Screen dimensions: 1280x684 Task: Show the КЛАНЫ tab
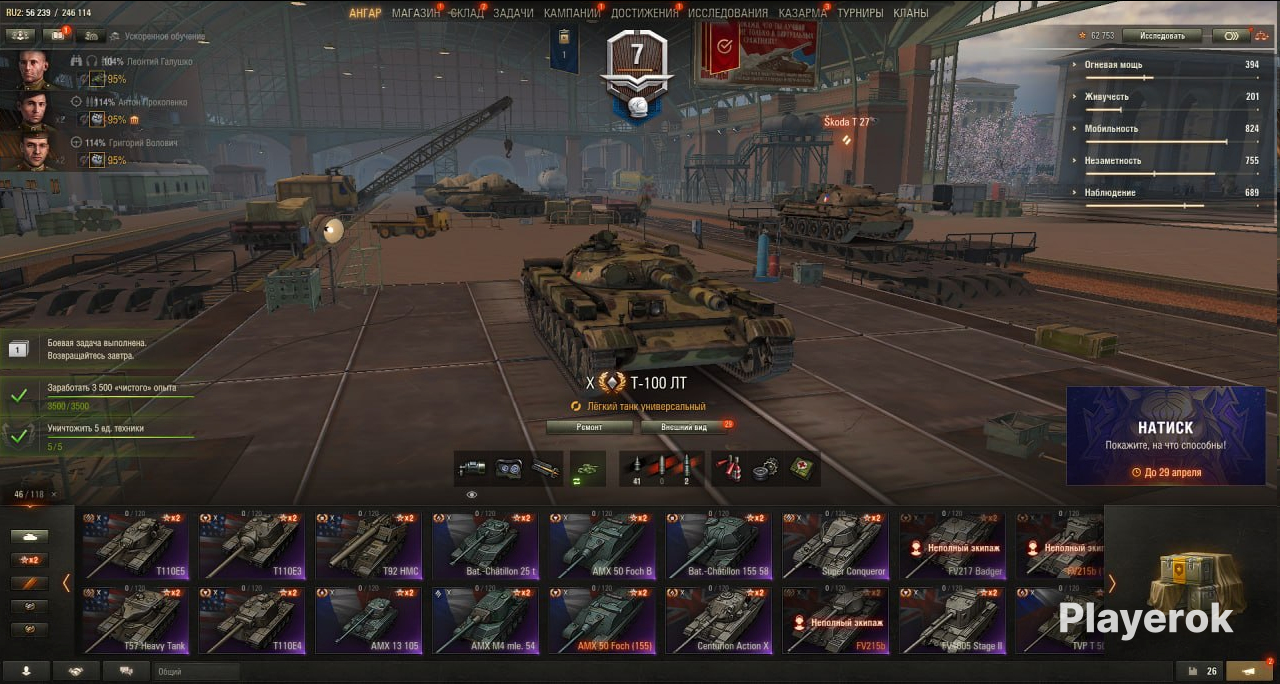(910, 13)
